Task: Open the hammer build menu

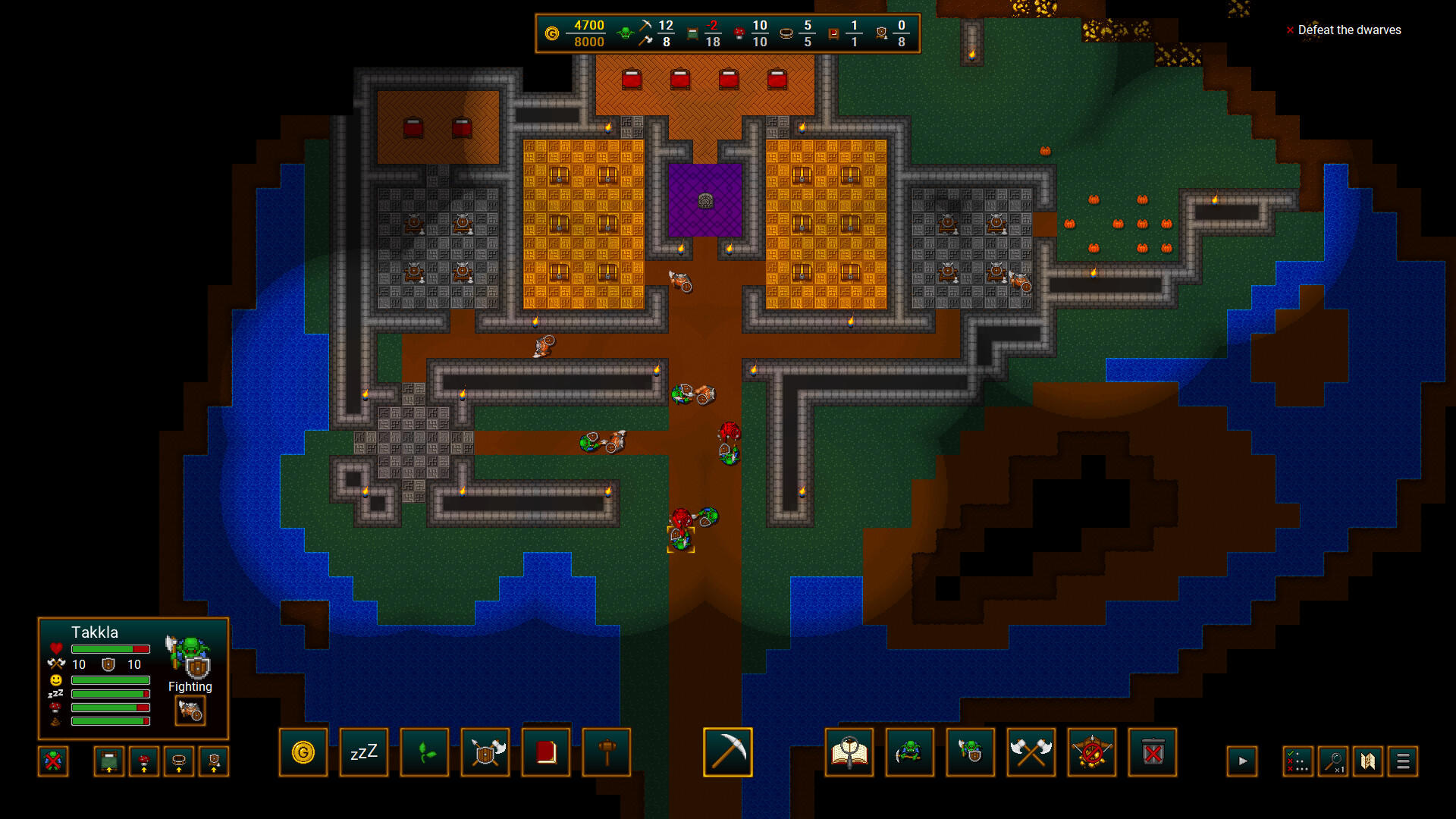Action: (x=607, y=752)
